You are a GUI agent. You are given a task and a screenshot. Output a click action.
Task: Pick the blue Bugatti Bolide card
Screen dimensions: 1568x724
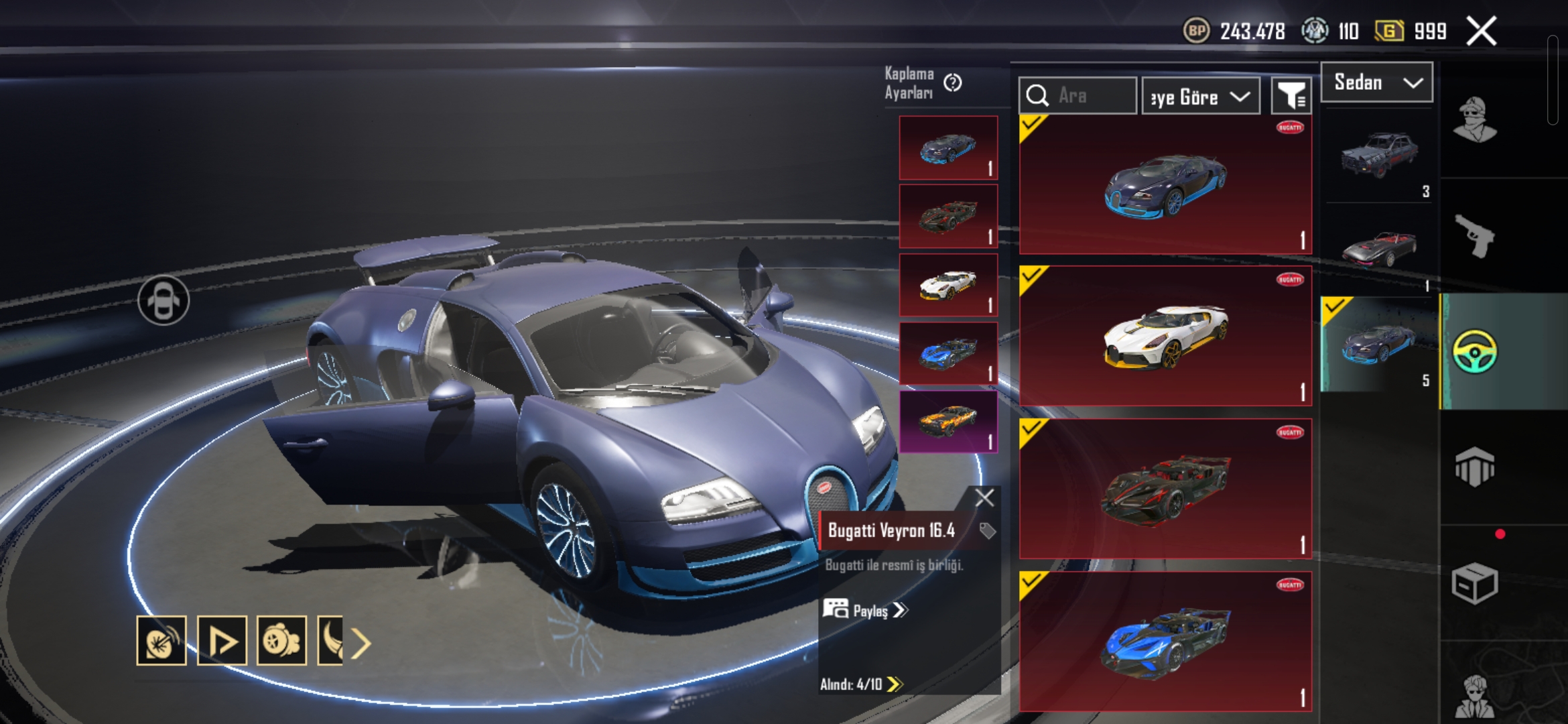(1165, 642)
